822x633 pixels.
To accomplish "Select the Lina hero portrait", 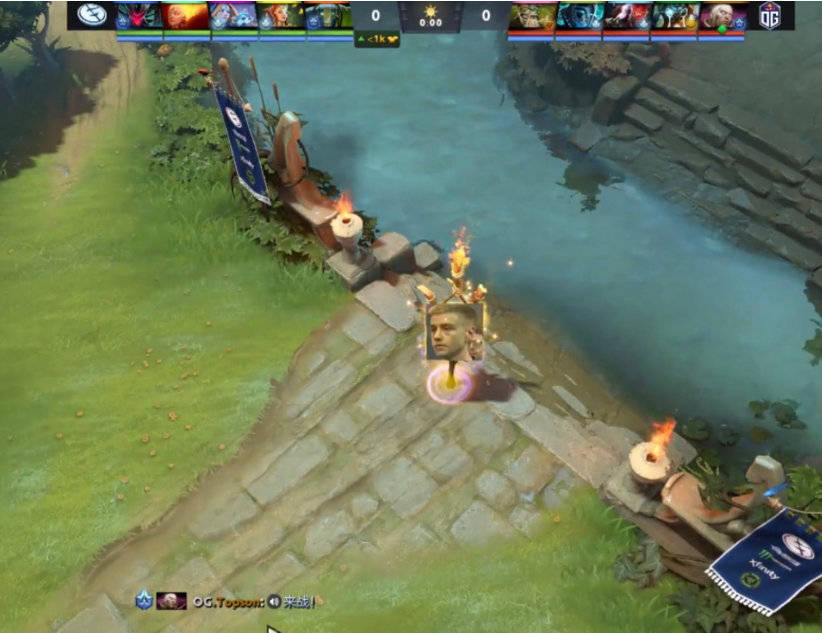I will click(185, 15).
